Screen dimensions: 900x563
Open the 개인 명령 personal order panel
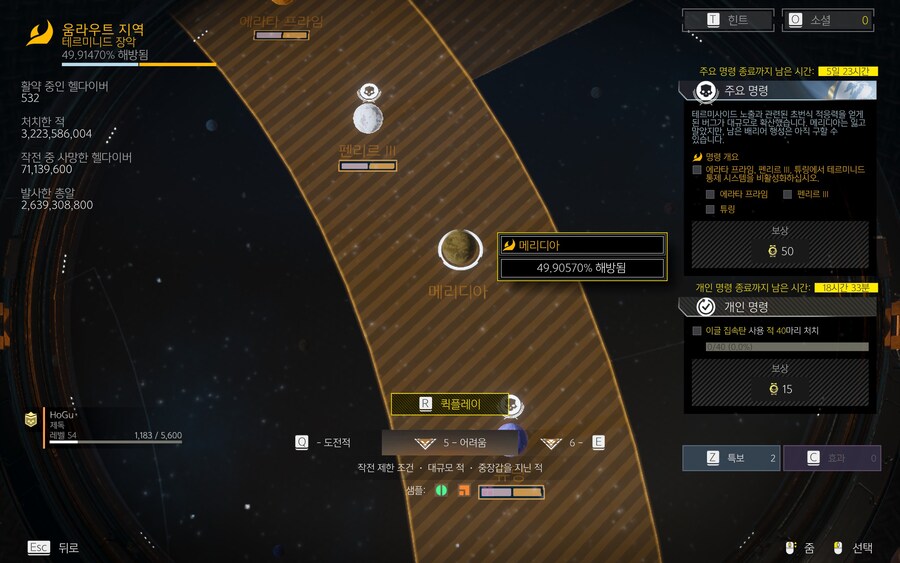tap(780, 307)
